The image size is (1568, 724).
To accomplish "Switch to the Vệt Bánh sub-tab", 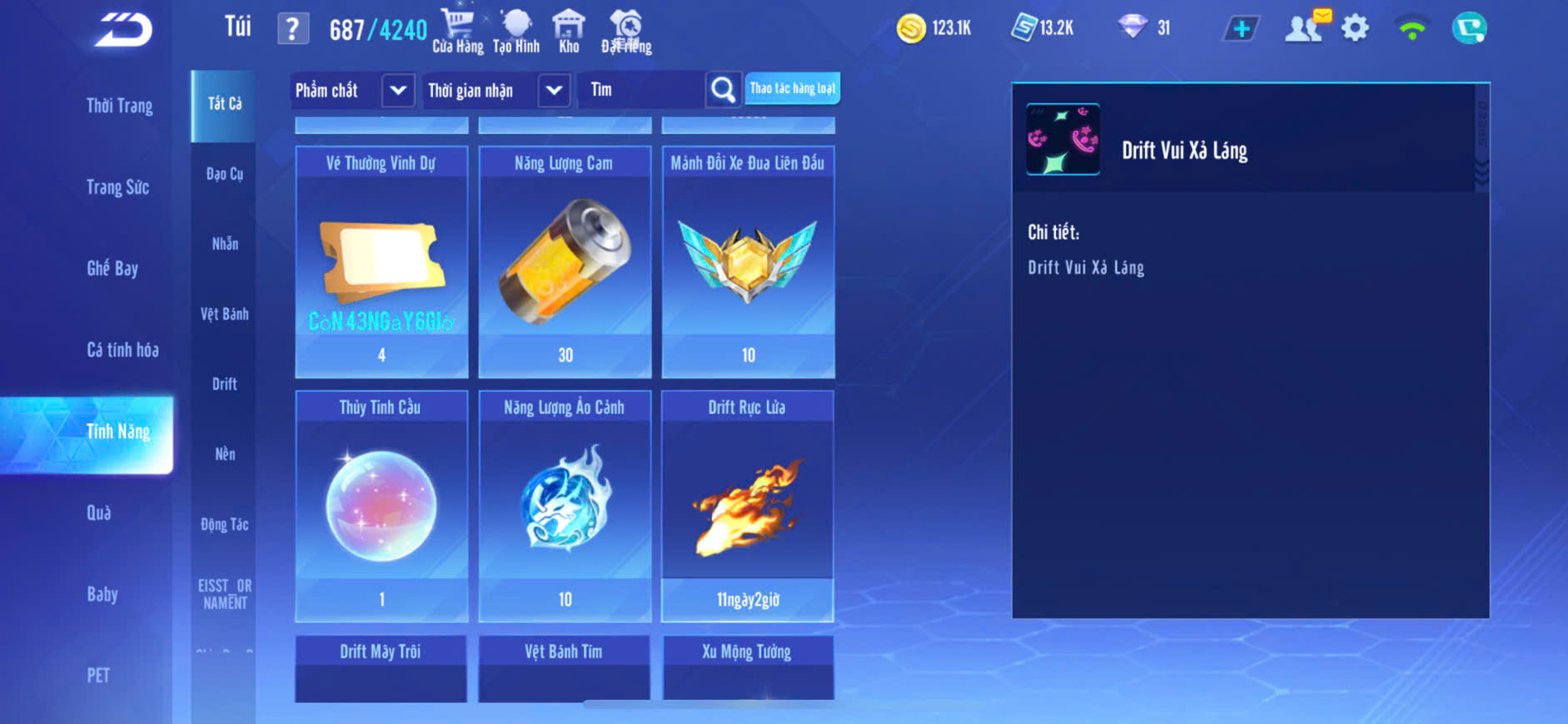I will 224,314.
